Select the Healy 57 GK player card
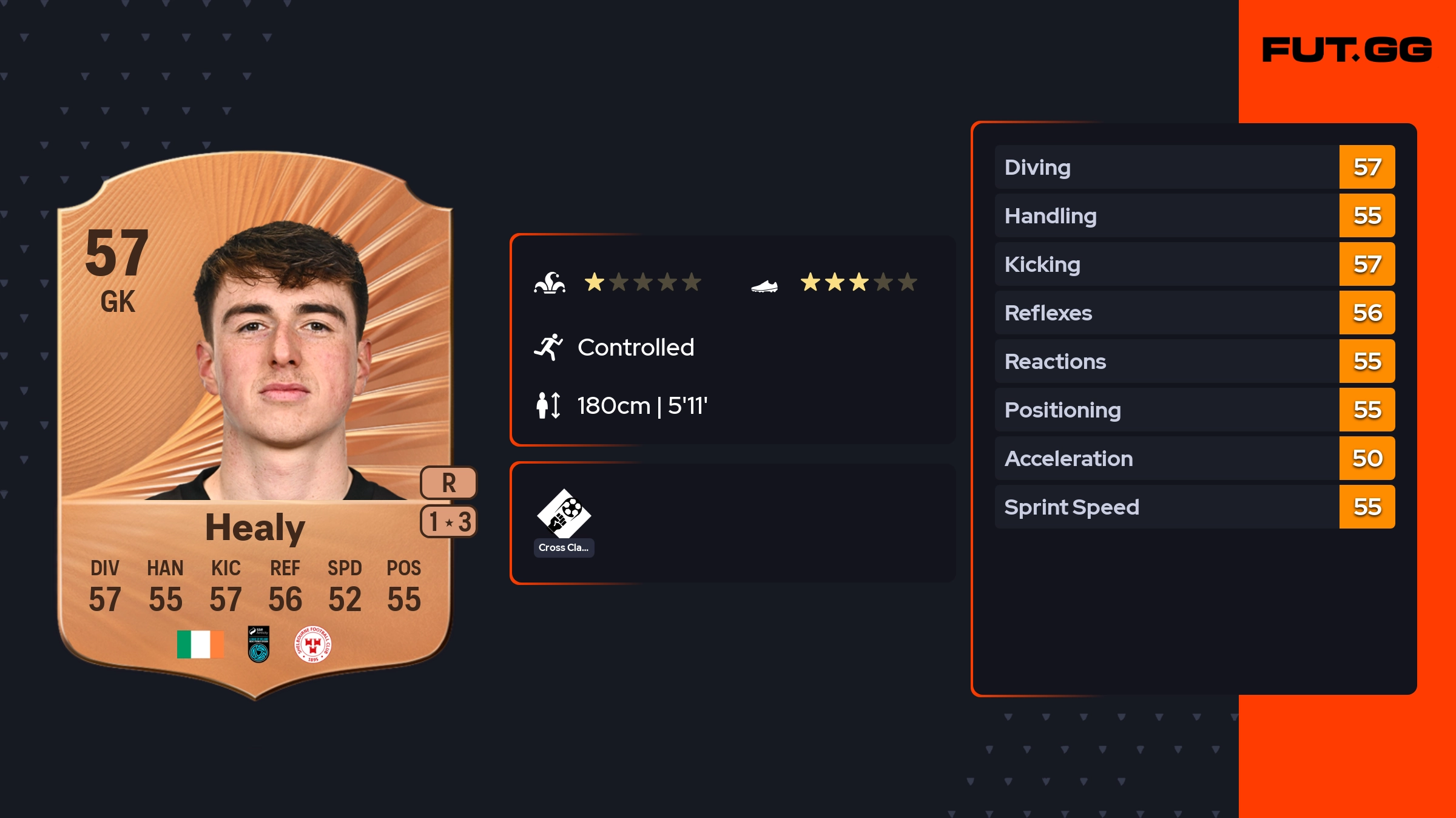This screenshot has width=1456, height=818. pos(255,425)
